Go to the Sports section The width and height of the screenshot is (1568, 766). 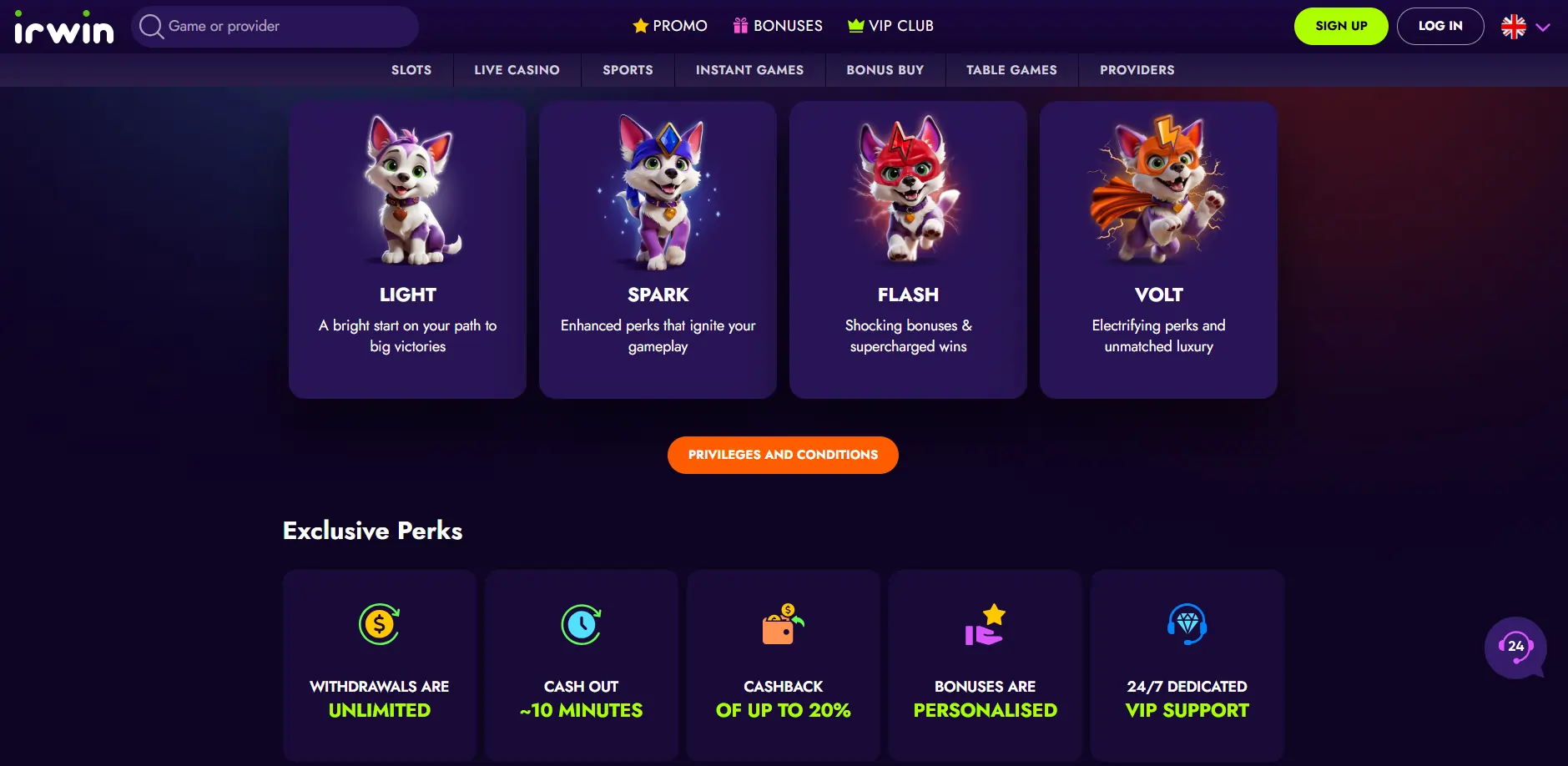[628, 70]
